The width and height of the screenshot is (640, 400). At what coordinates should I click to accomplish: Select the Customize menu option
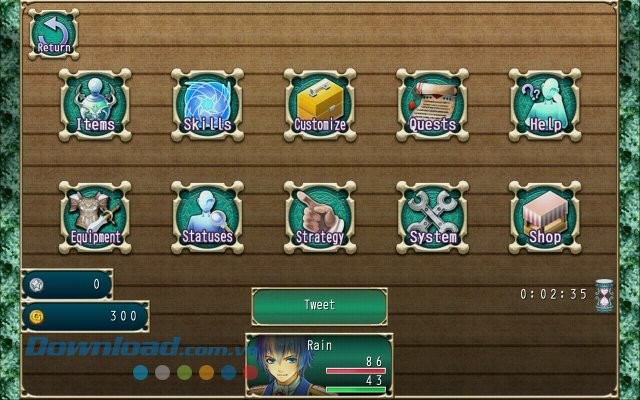point(320,105)
